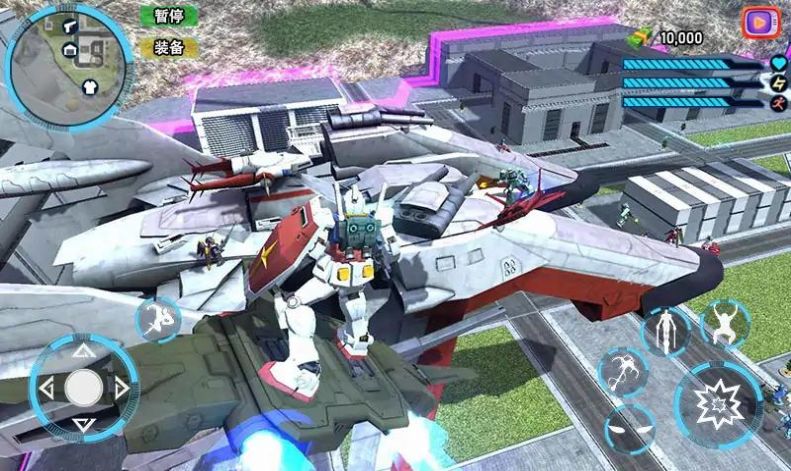Tap the joystick up arrow
The image size is (791, 471).
(84, 351)
